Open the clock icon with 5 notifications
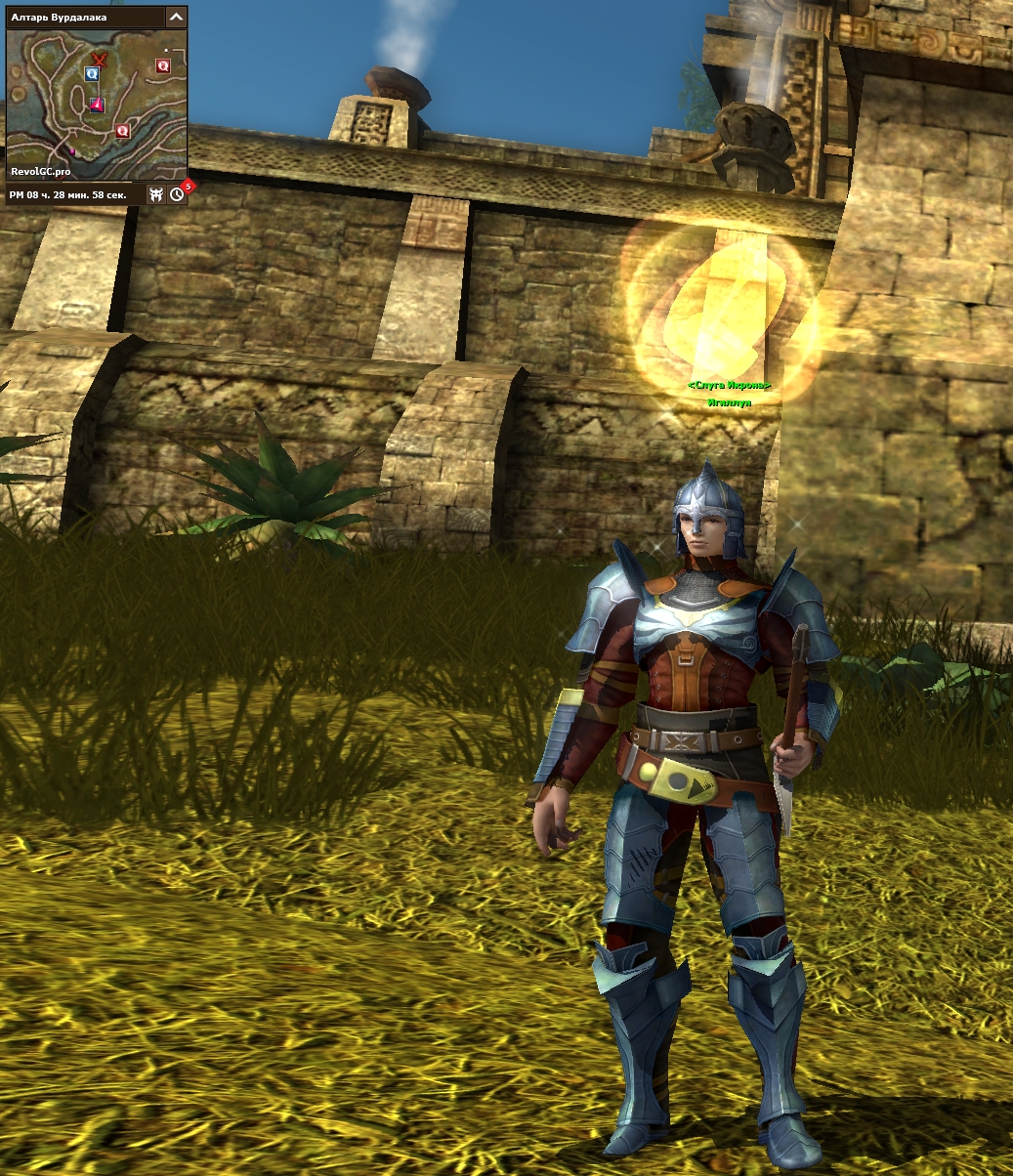1013x1176 pixels. pyautogui.click(x=177, y=194)
